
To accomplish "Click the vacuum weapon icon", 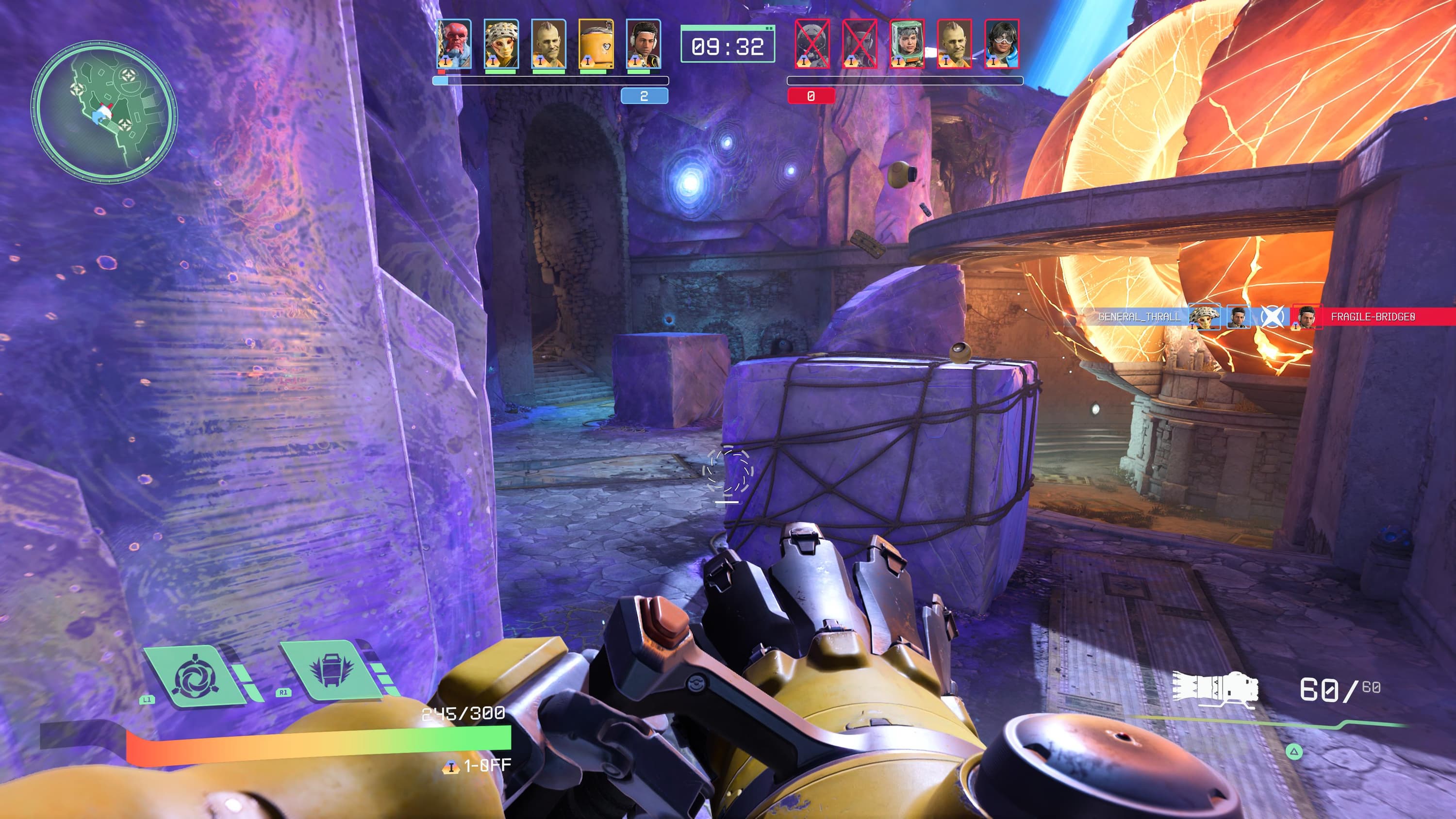I will (1215, 688).
